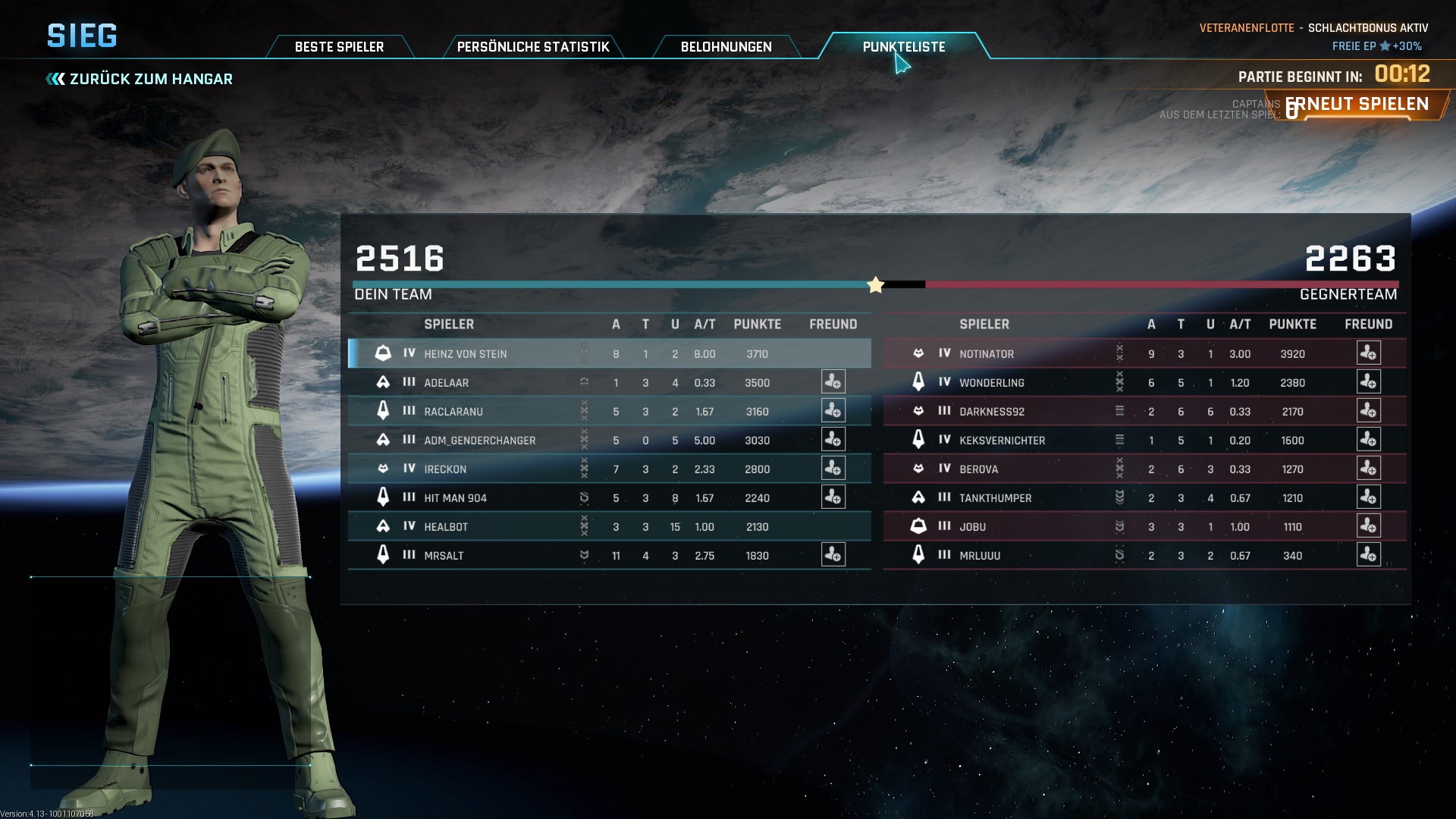The image size is (1456, 819).
Task: Switch to the Beste Spieler tab
Action: point(339,47)
